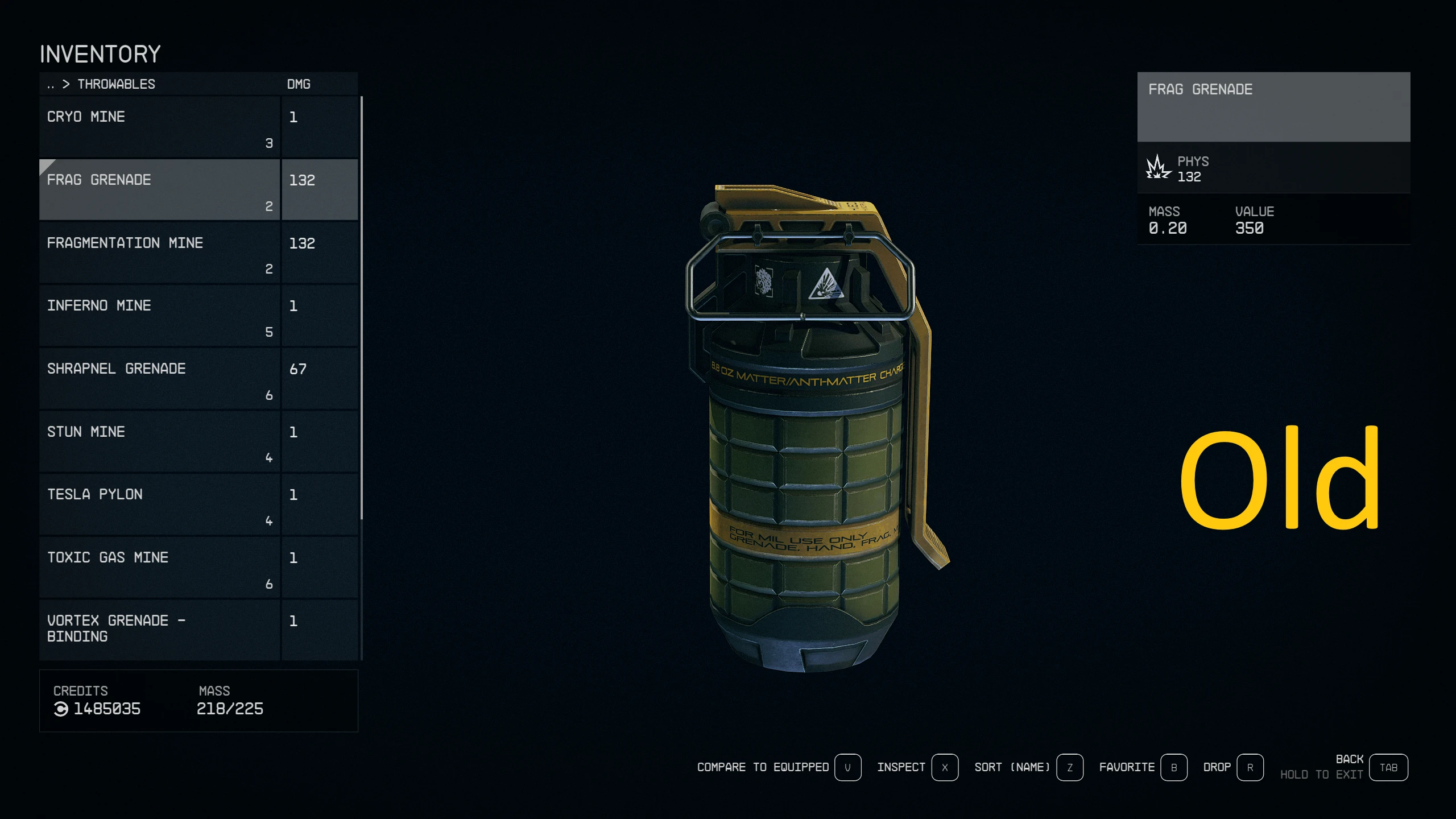The width and height of the screenshot is (1456, 819).
Task: Select the Tesla Pylon item
Action: (x=159, y=504)
